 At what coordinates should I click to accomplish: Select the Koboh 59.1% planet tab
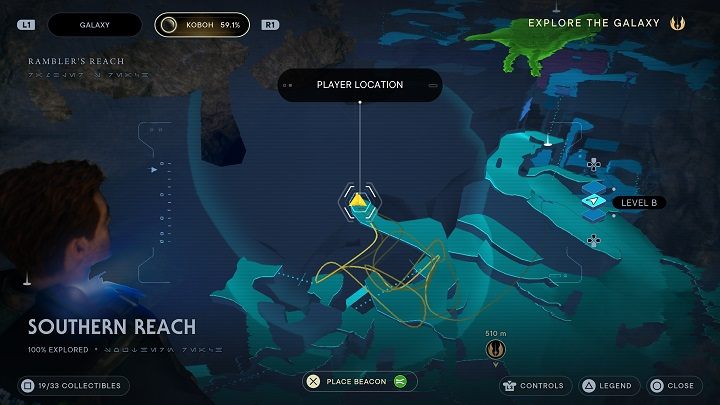coord(203,24)
